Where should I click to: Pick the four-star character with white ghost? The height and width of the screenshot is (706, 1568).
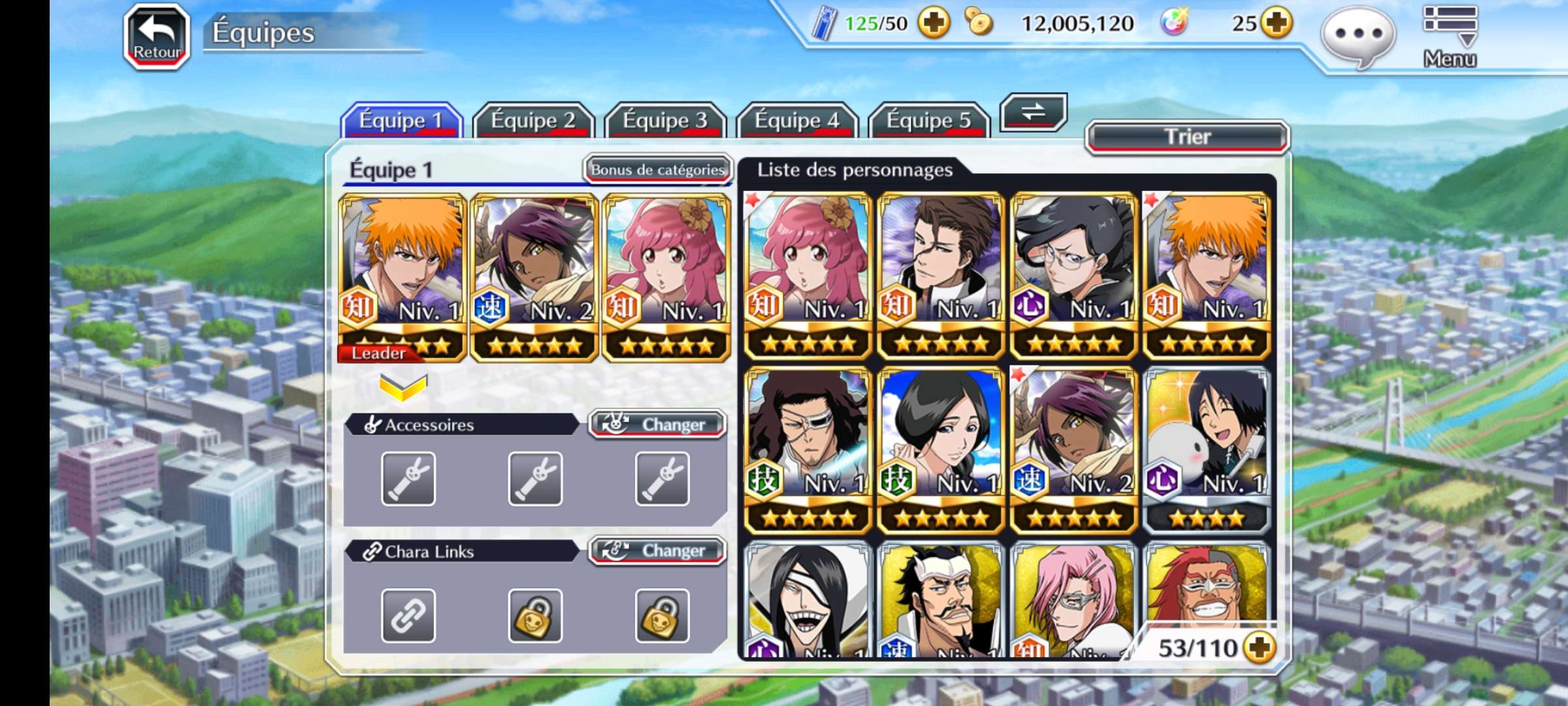coord(1206,450)
